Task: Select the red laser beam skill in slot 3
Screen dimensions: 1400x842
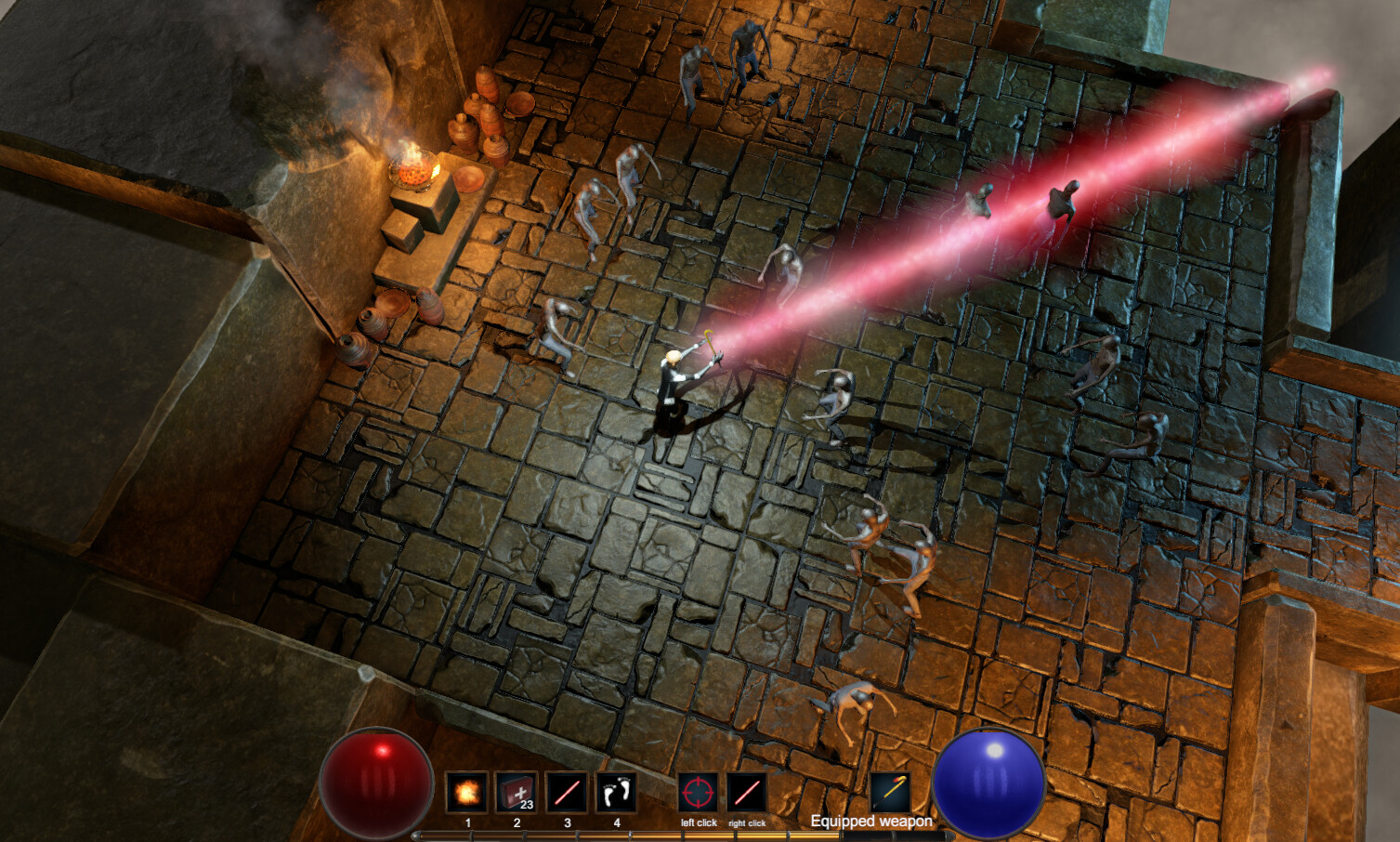Action: [x=567, y=793]
